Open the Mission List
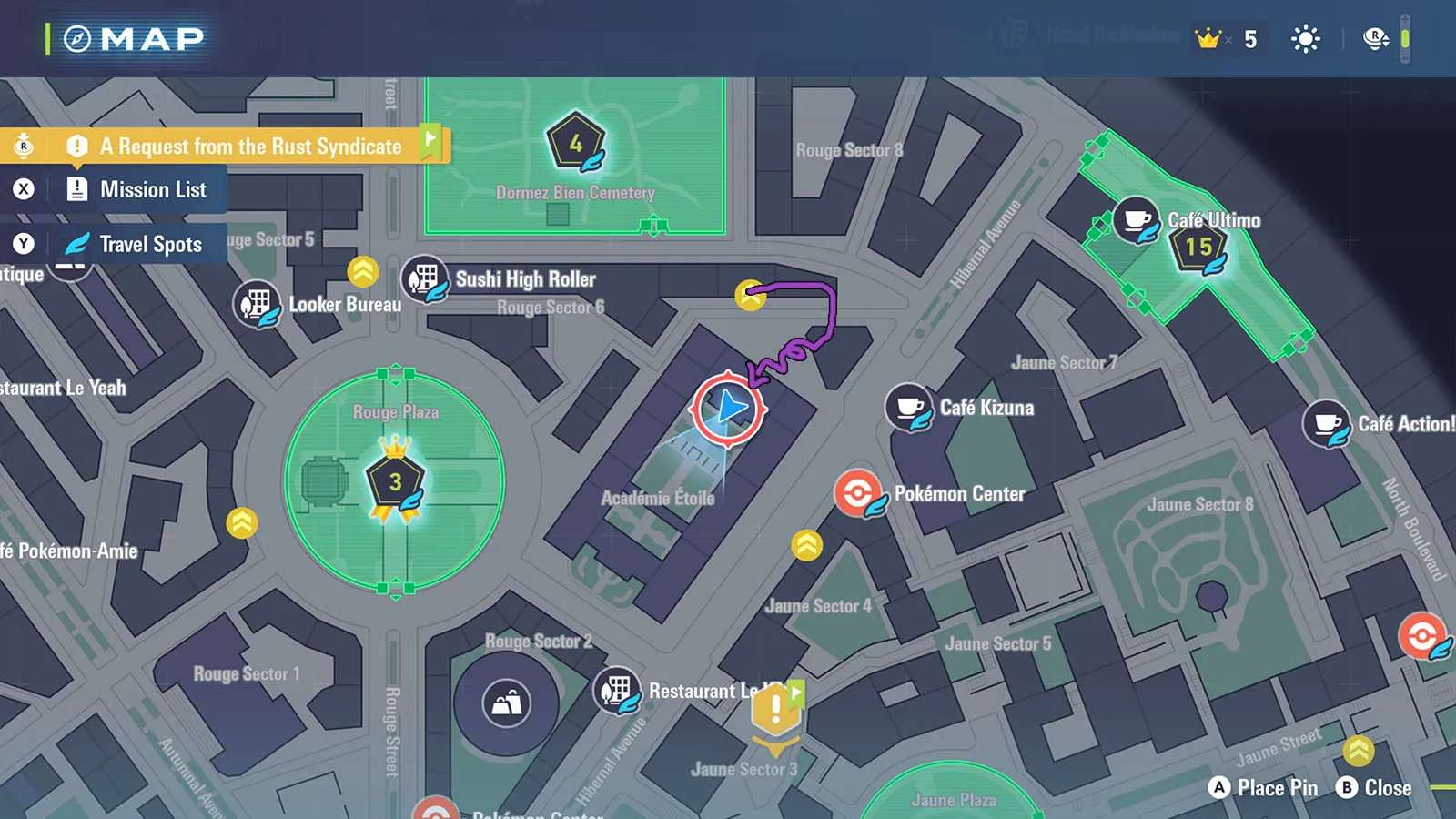Image resolution: width=1456 pixels, height=819 pixels. (152, 189)
